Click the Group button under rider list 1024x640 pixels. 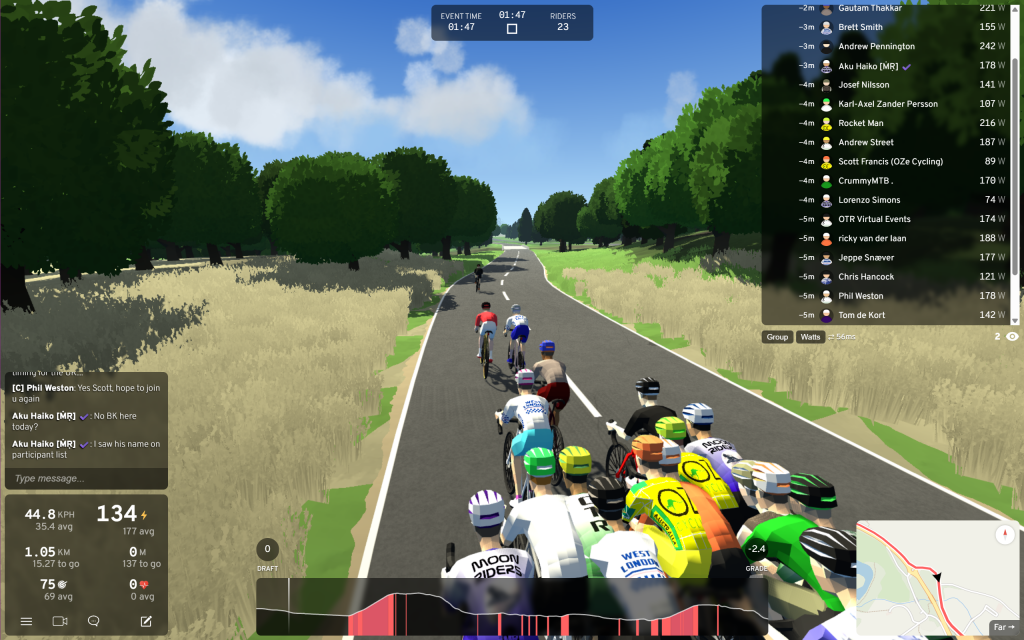tap(777, 337)
